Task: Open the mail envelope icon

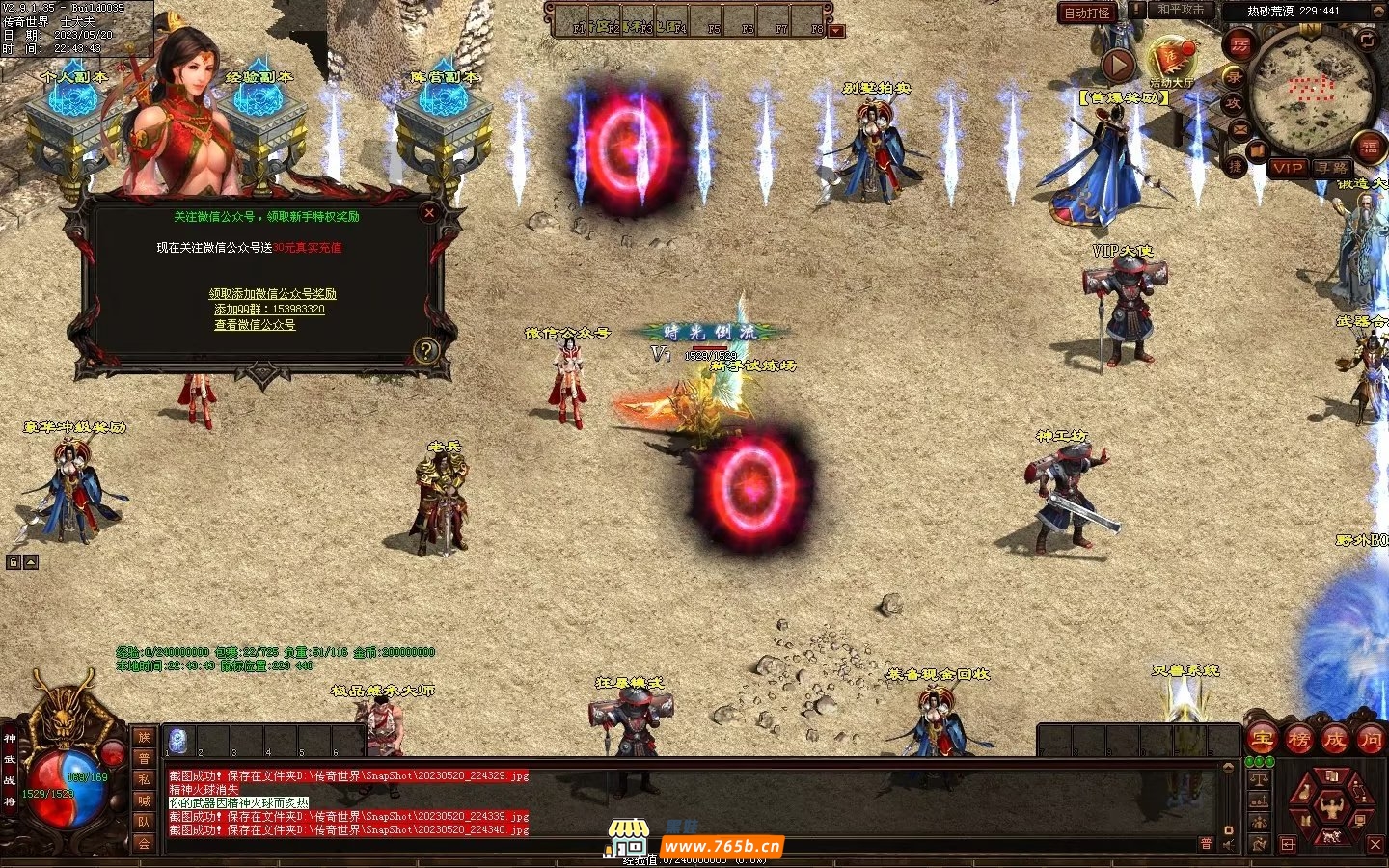Action: [1240, 128]
